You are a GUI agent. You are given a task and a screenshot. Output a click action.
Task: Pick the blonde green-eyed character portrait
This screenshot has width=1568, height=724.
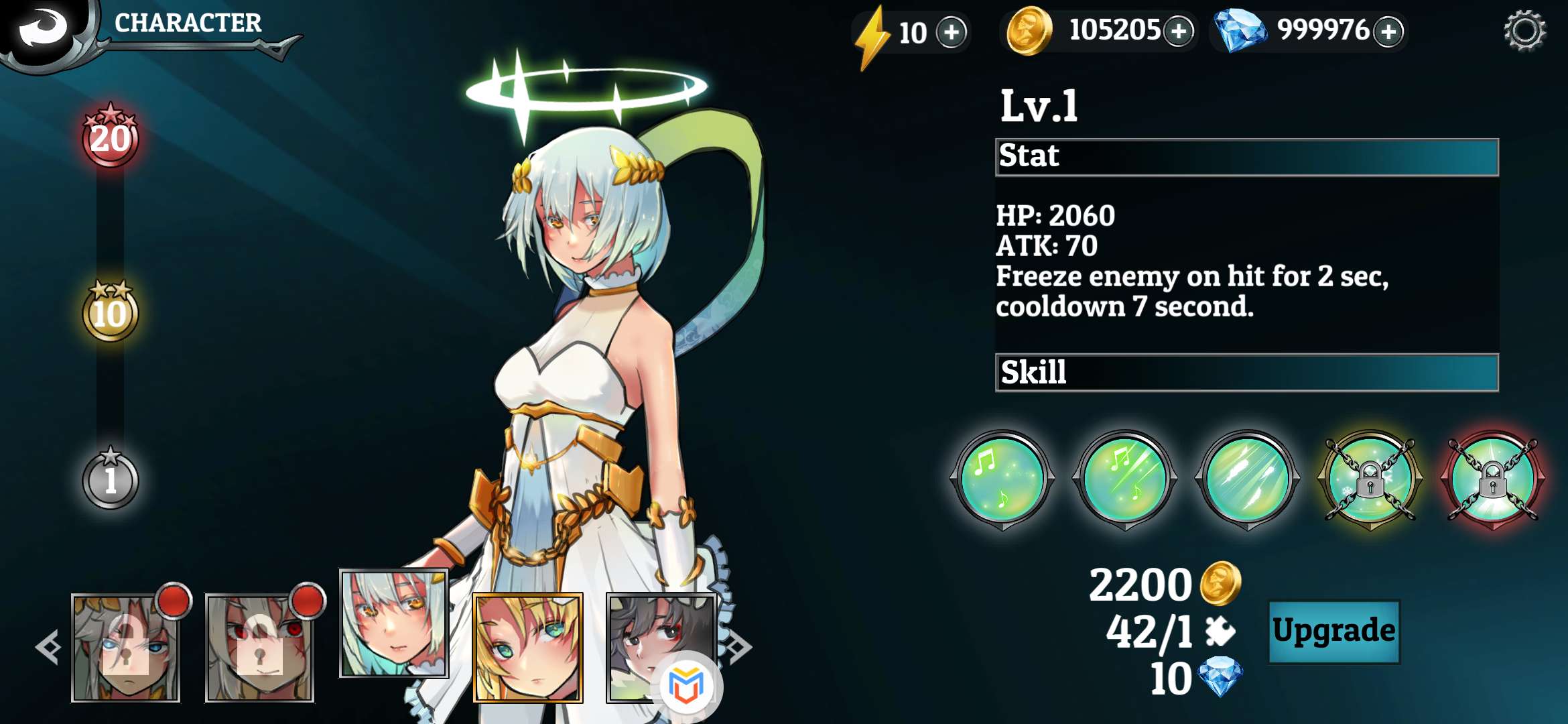[x=527, y=648]
